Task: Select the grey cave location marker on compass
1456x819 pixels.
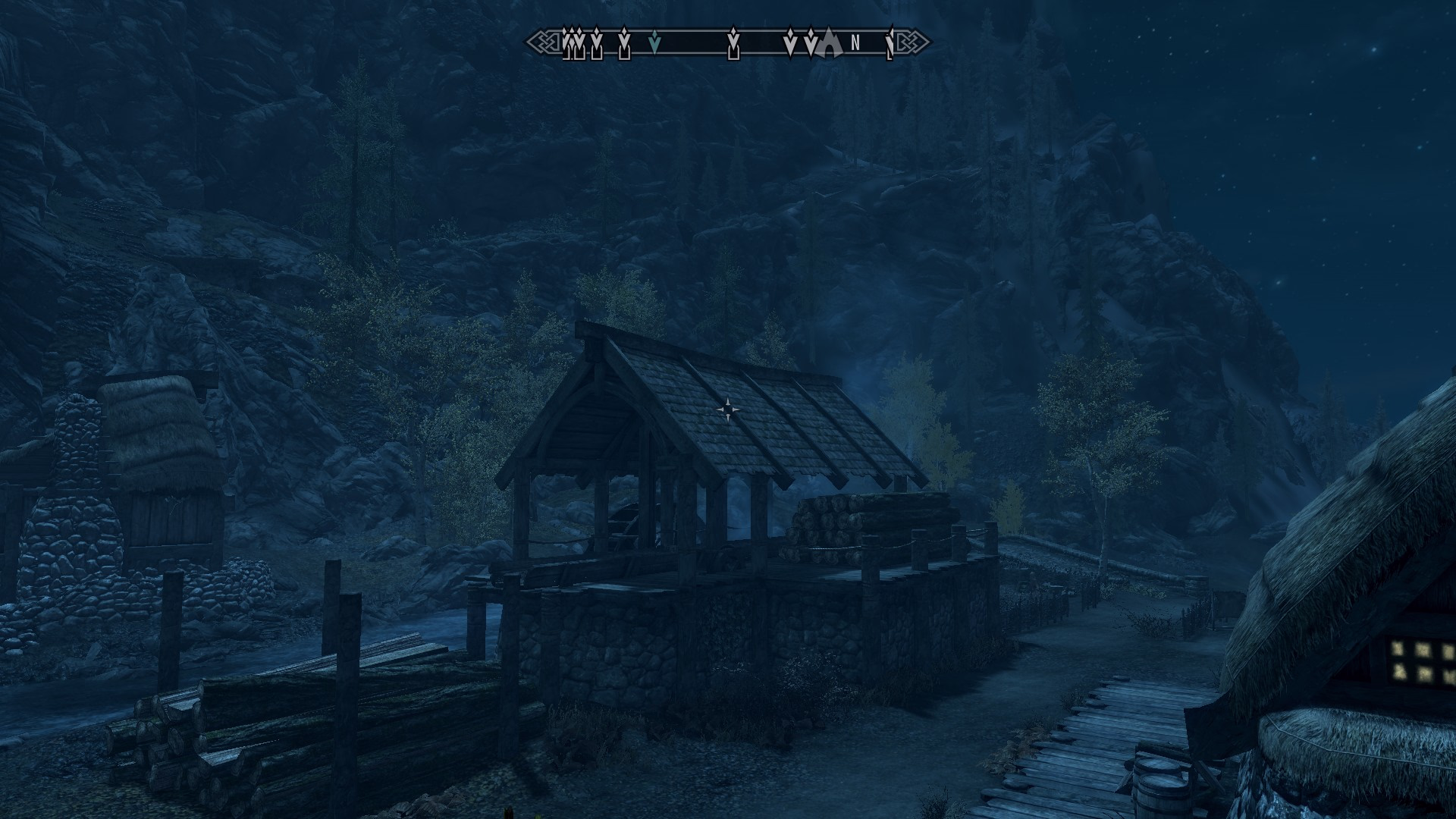Action: (830, 45)
